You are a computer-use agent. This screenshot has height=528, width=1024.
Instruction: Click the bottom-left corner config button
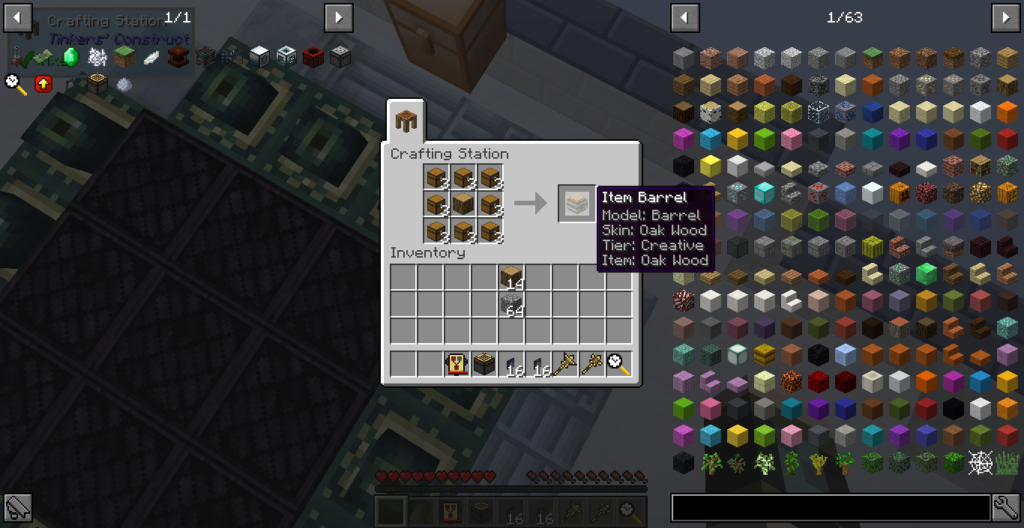(17, 508)
